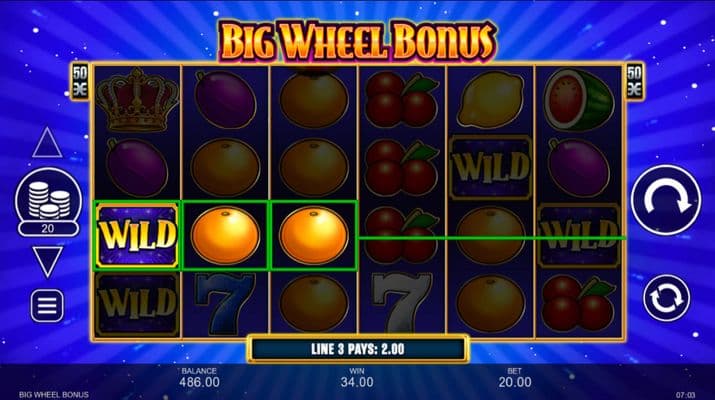Open the hamburger menu button
Viewport: 715px width, 400px height.
(47, 305)
